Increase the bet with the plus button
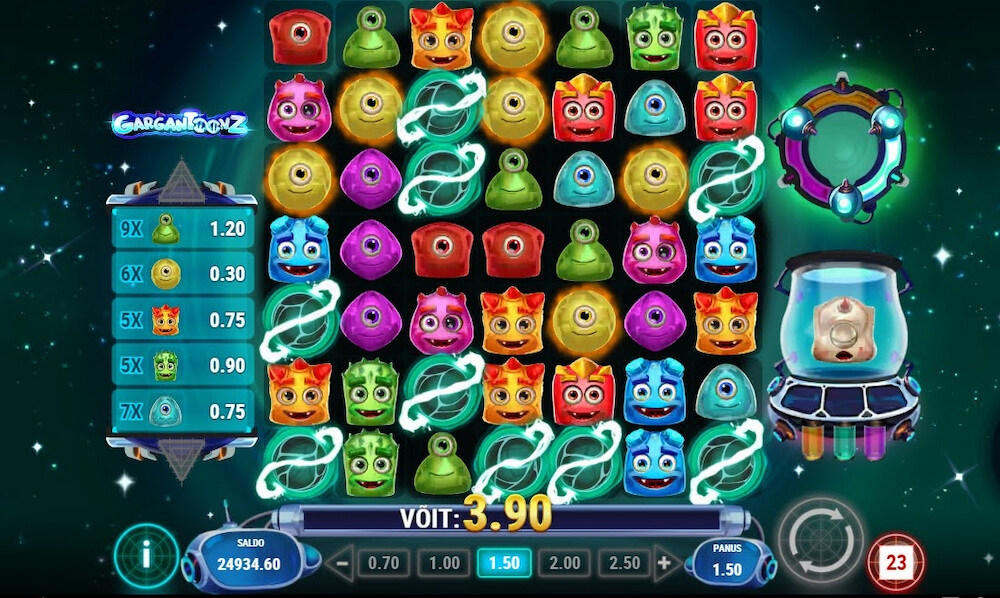This screenshot has width=1000, height=598. tap(663, 563)
